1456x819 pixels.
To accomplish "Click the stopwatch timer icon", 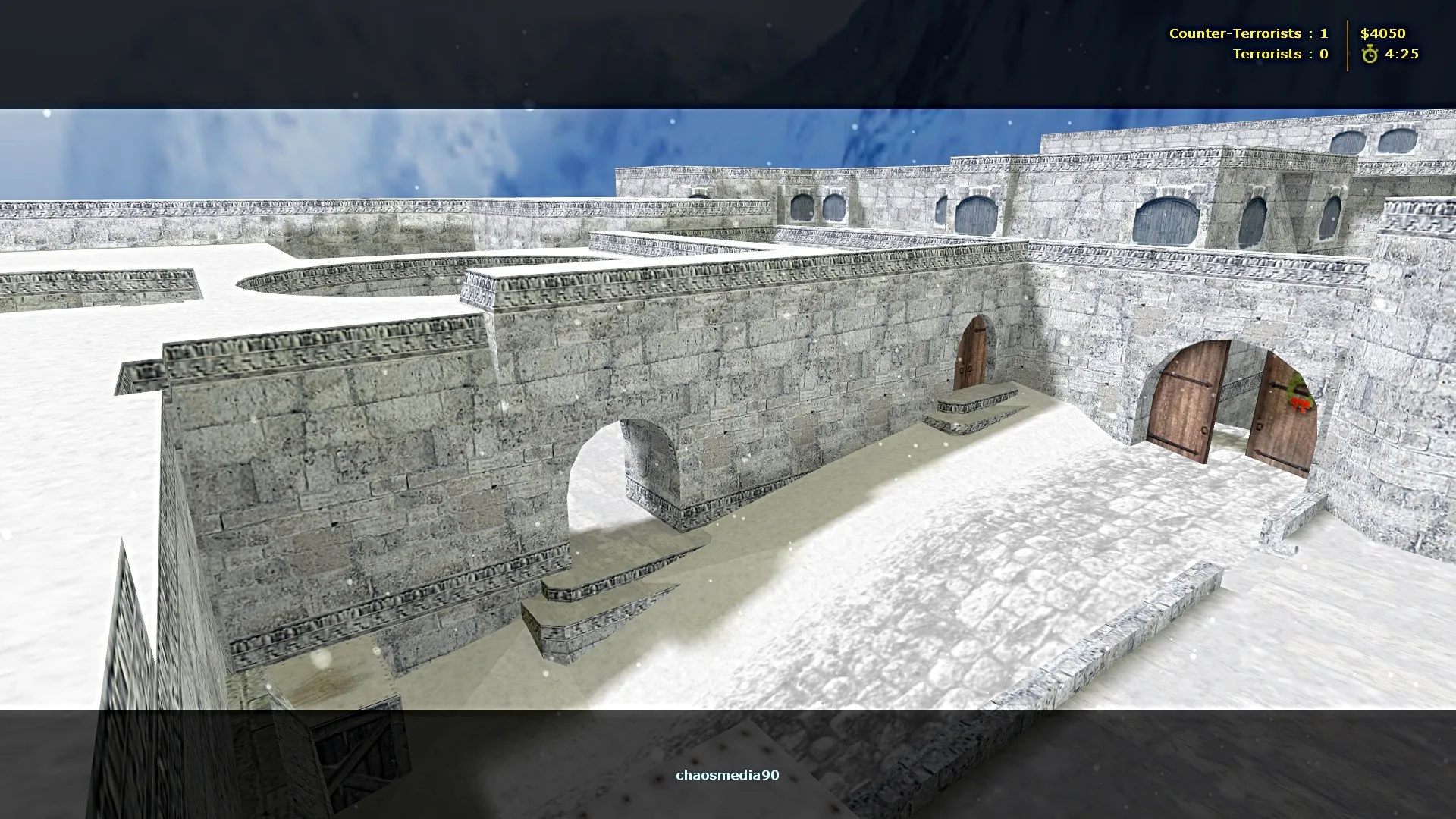I will click(x=1371, y=53).
